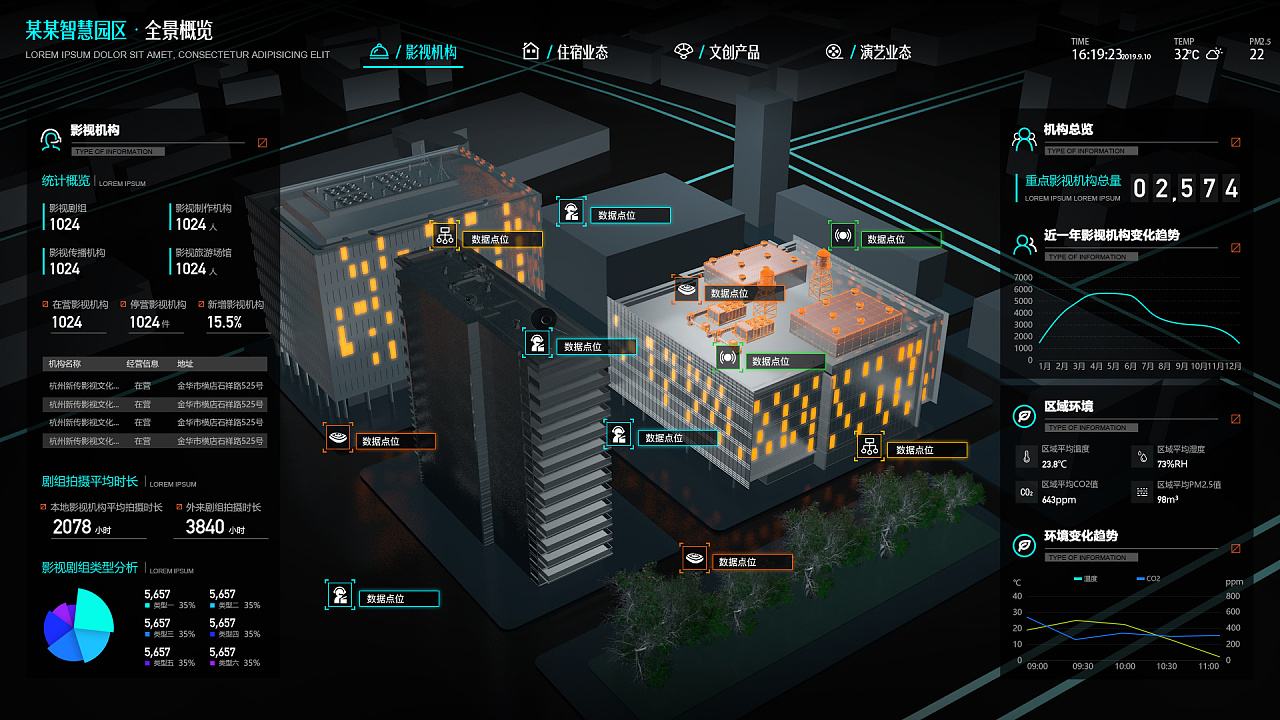Open the 区域环境 panel's expand icon
Screen dimensions: 1280x720
tap(1236, 419)
